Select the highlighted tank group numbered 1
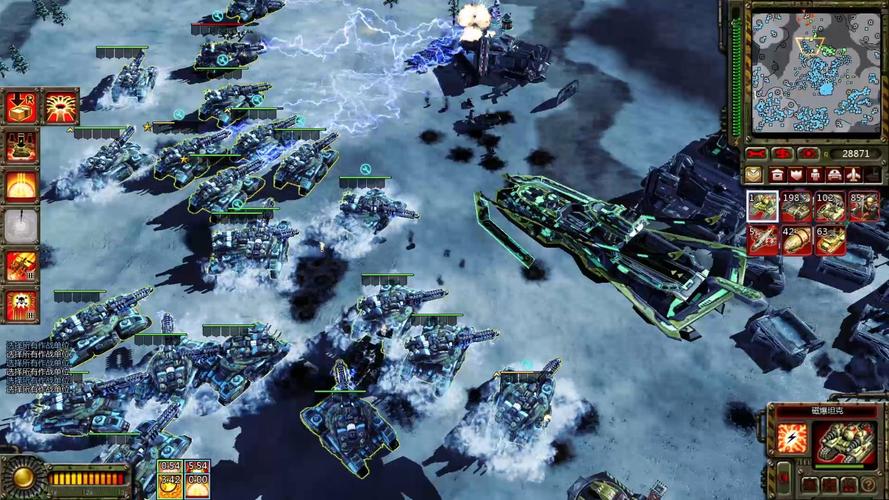889x500 pixels. coord(762,206)
